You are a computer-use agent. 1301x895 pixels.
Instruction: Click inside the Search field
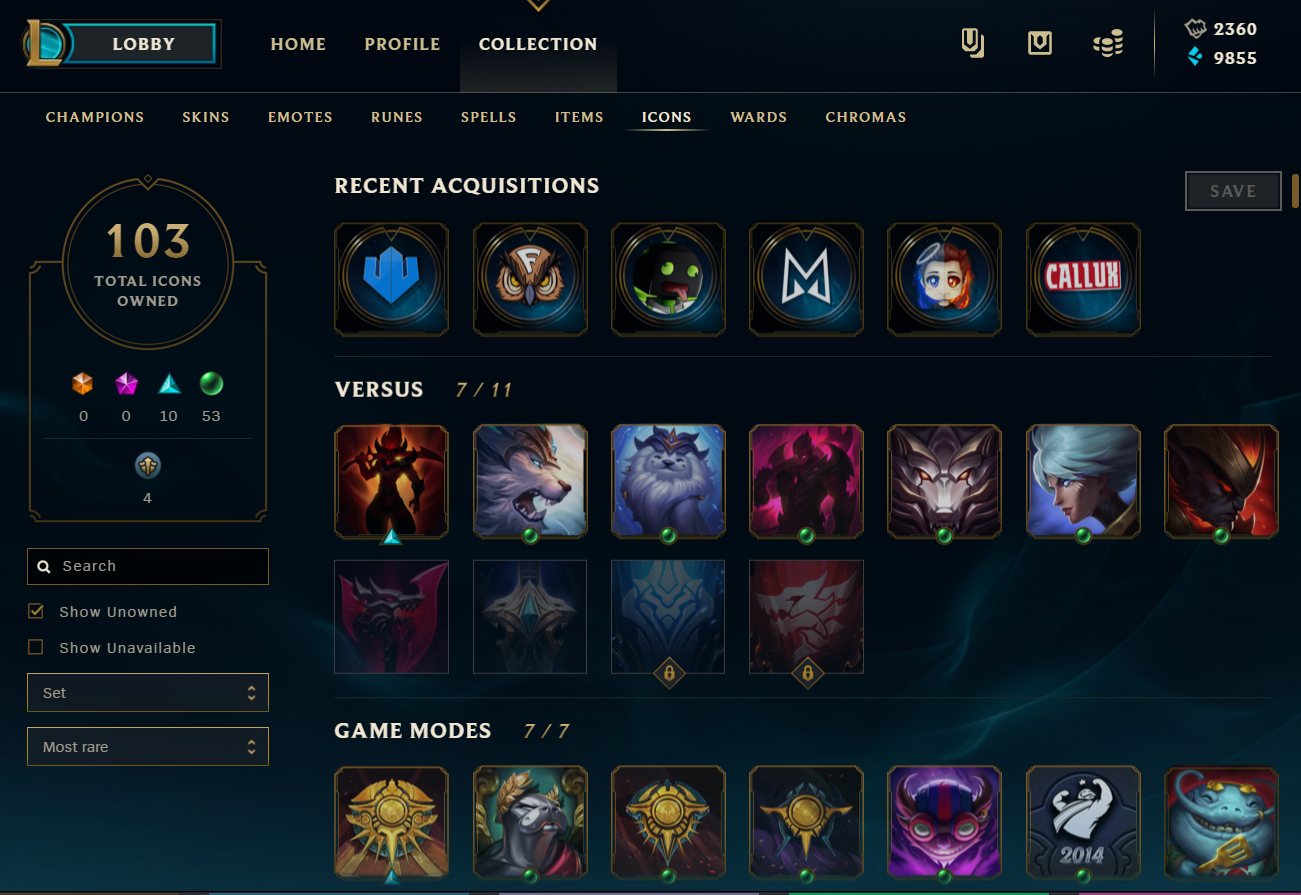147,566
